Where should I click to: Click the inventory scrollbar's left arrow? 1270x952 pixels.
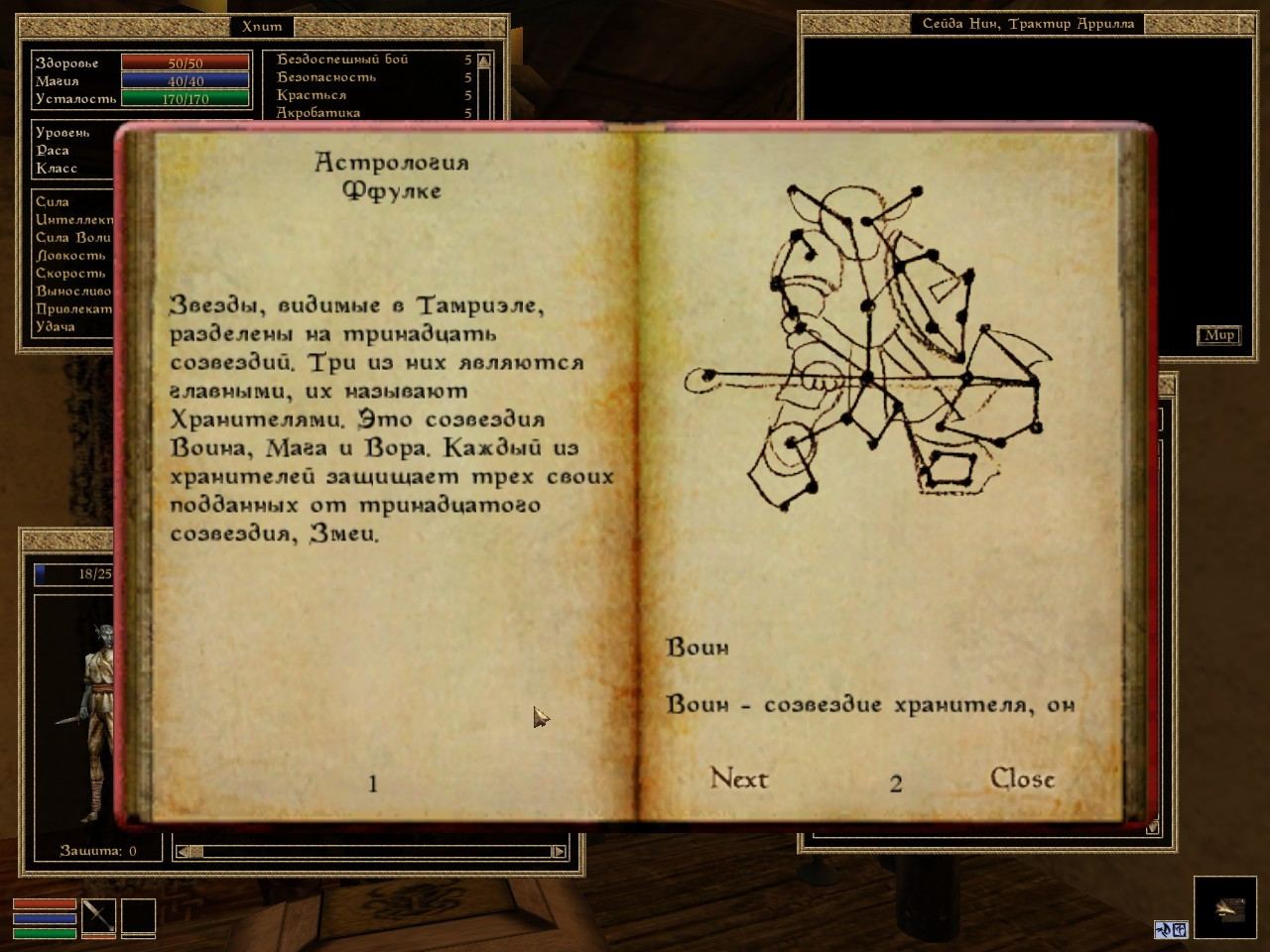tap(183, 851)
